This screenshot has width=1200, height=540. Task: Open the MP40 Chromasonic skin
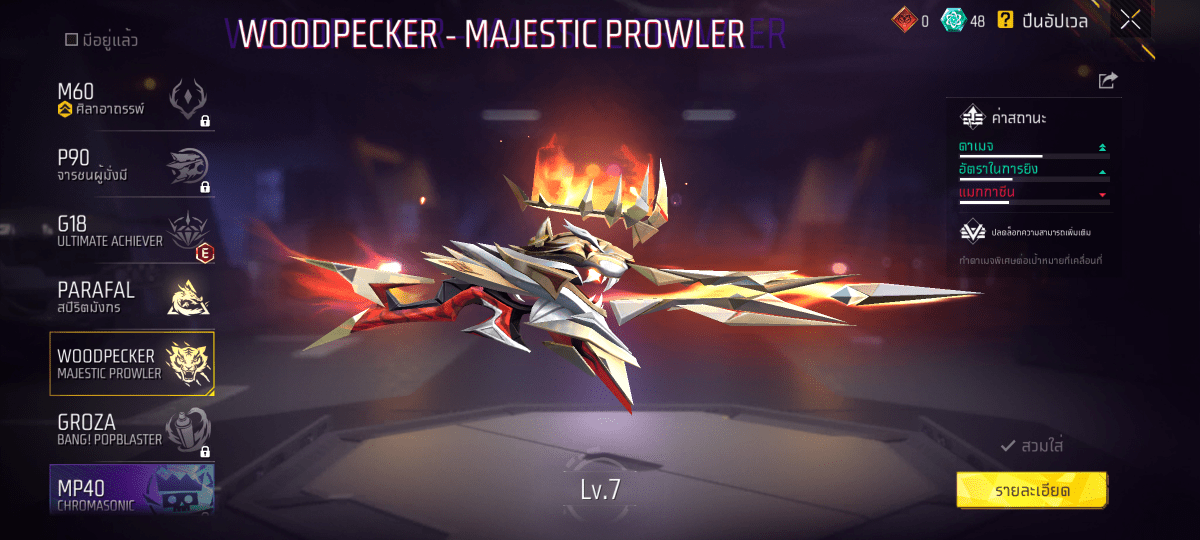[132, 490]
